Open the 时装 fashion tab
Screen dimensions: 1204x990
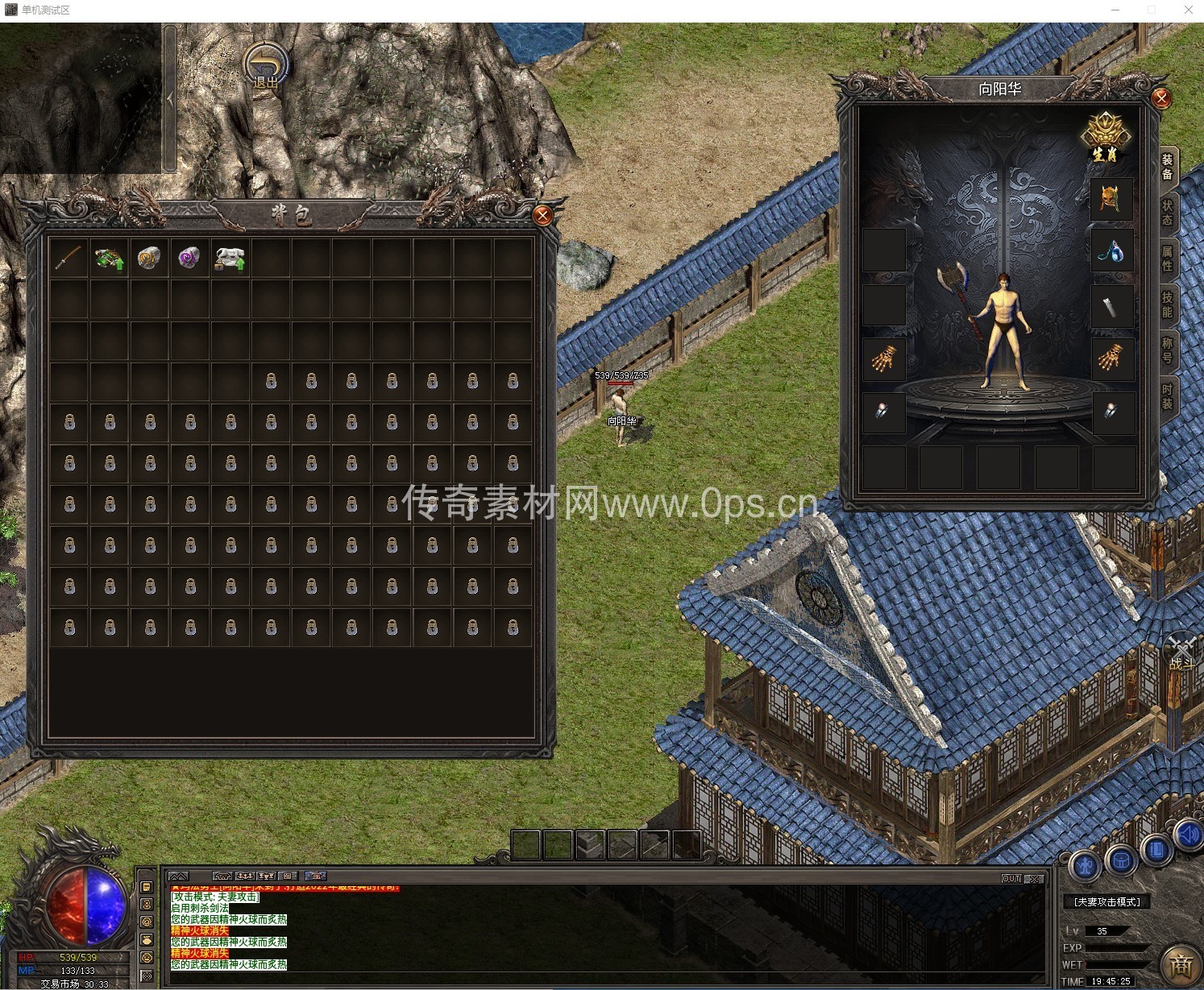1167,396
